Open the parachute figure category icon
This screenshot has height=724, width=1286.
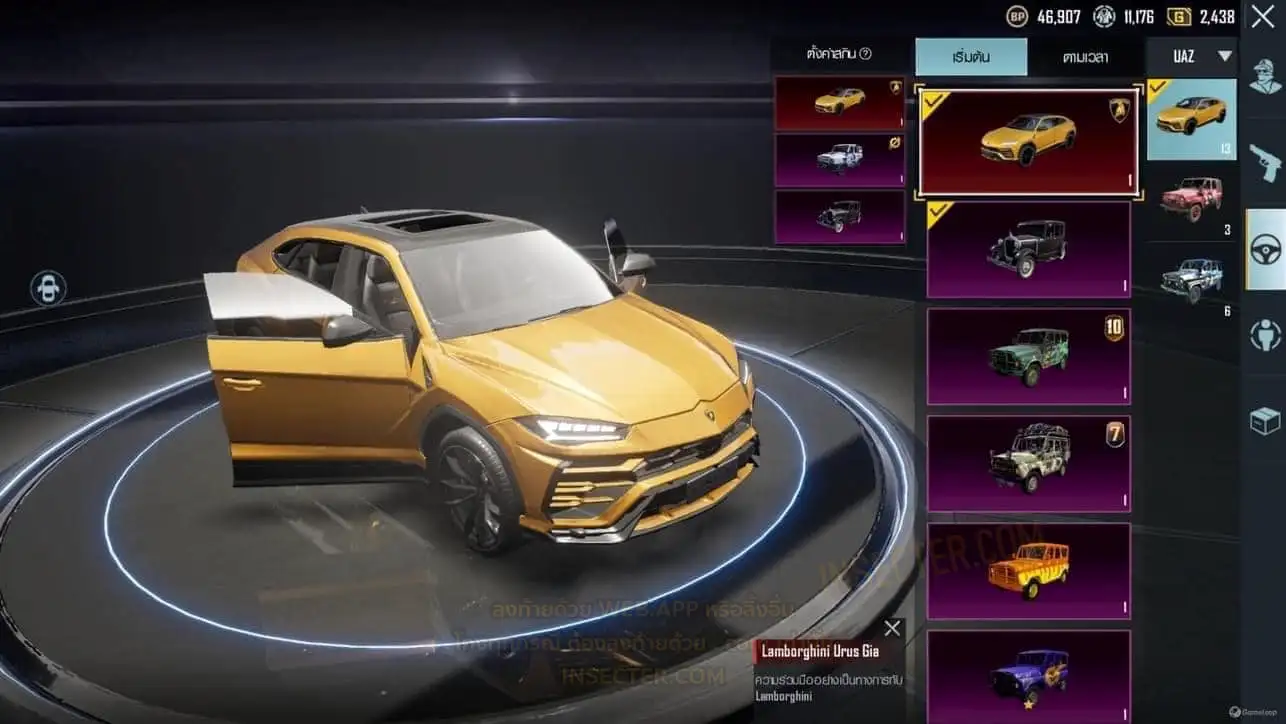click(x=1265, y=336)
